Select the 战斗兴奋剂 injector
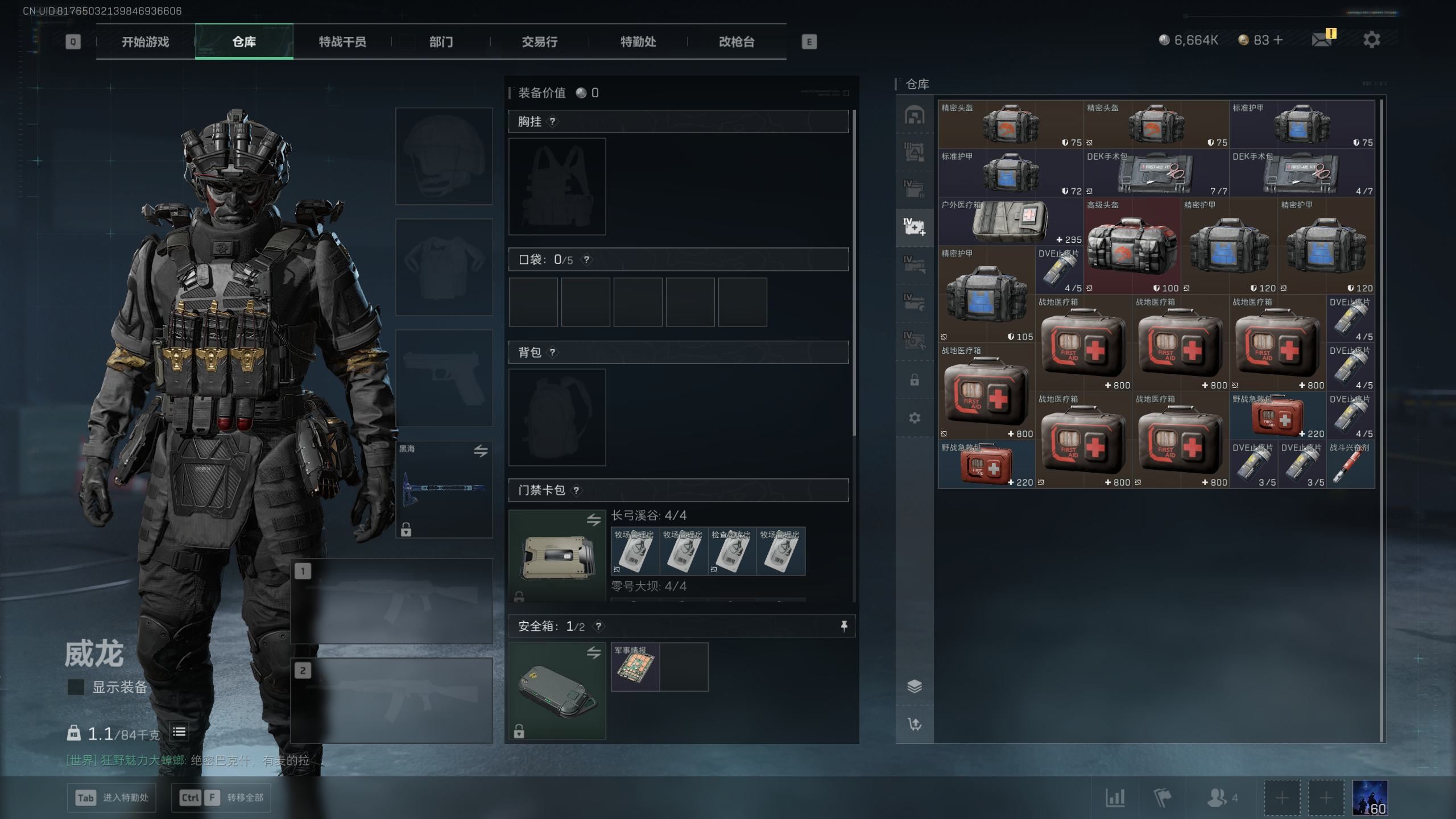Screen dimensions: 1456x819 [1350, 465]
